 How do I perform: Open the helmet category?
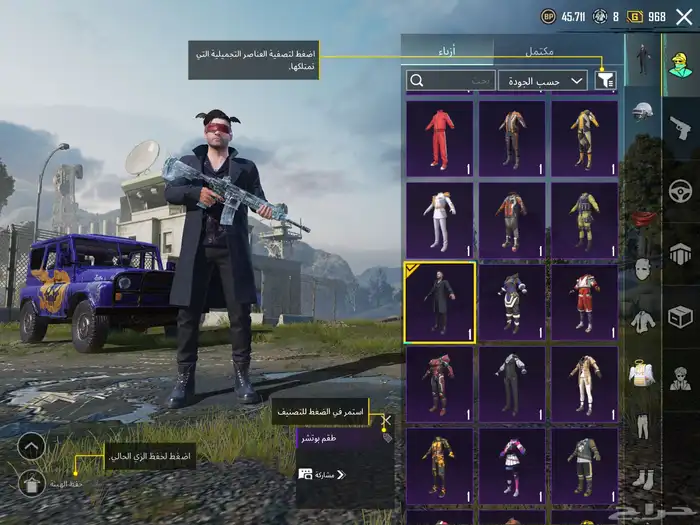click(x=643, y=111)
